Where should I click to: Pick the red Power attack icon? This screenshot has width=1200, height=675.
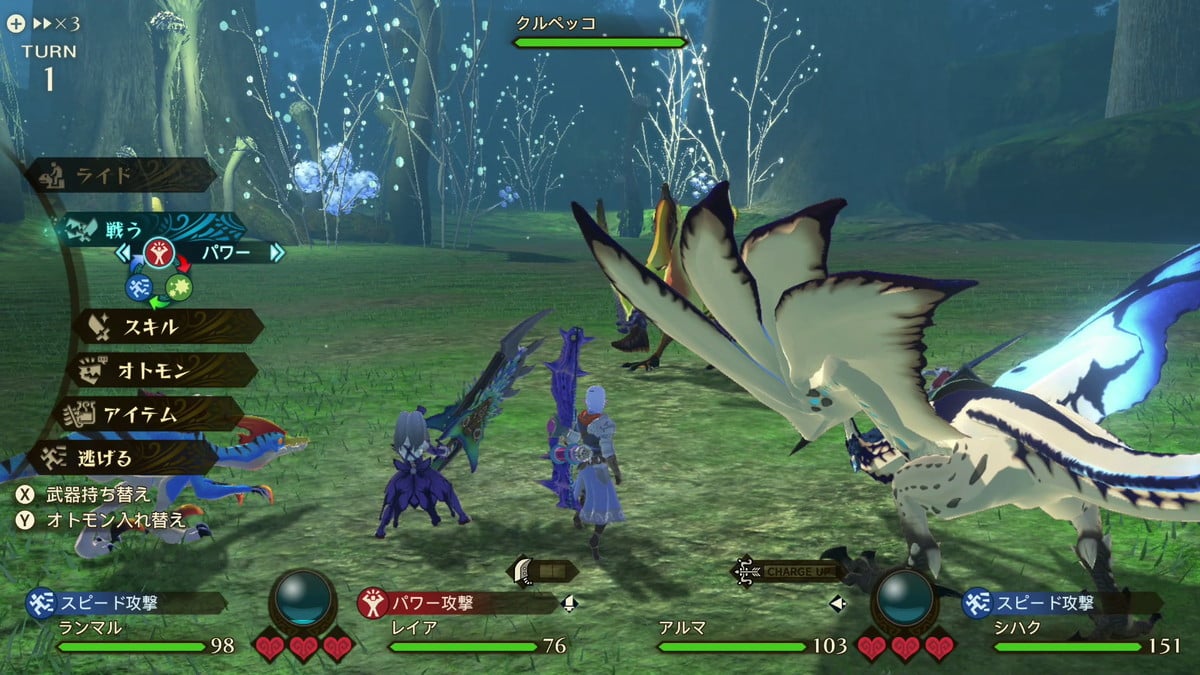pos(158,252)
